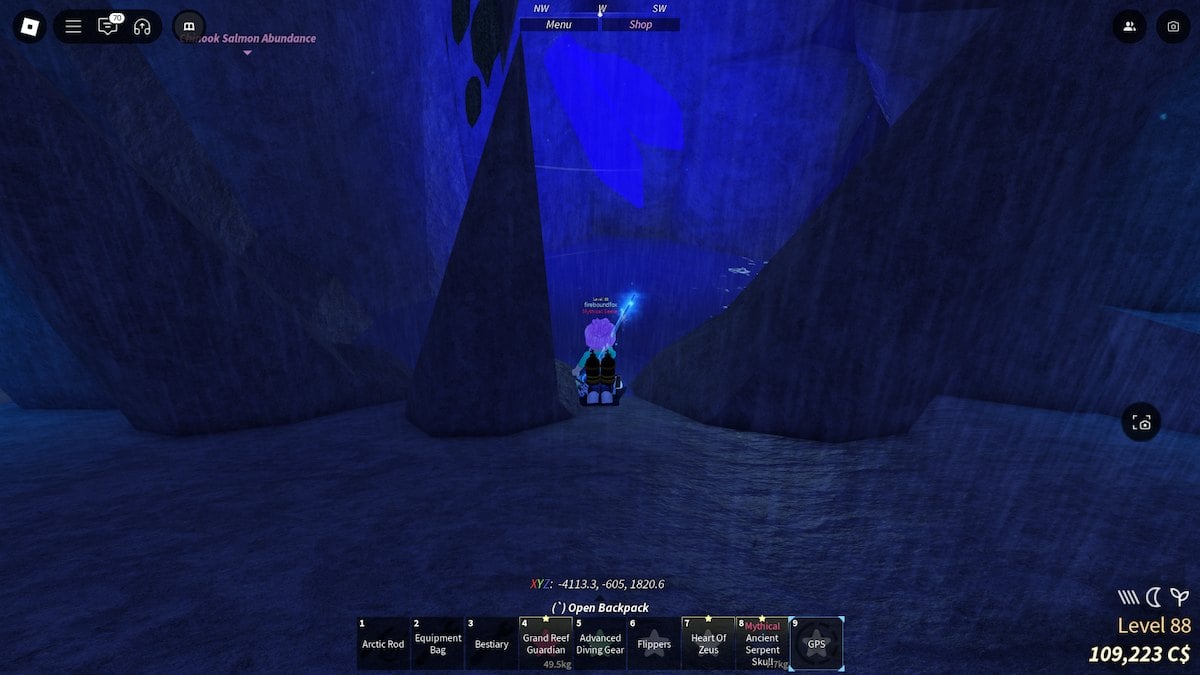Select the Mythical Ancient Serpent Skull slot
The height and width of the screenshot is (675, 1200).
click(762, 644)
